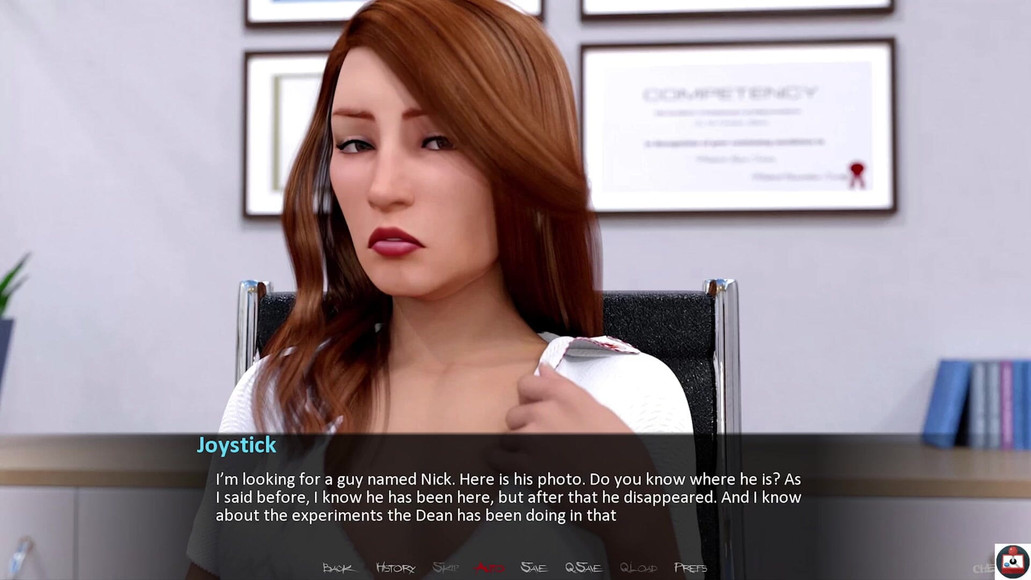
Task: Open Prefs settings
Action: coord(691,568)
